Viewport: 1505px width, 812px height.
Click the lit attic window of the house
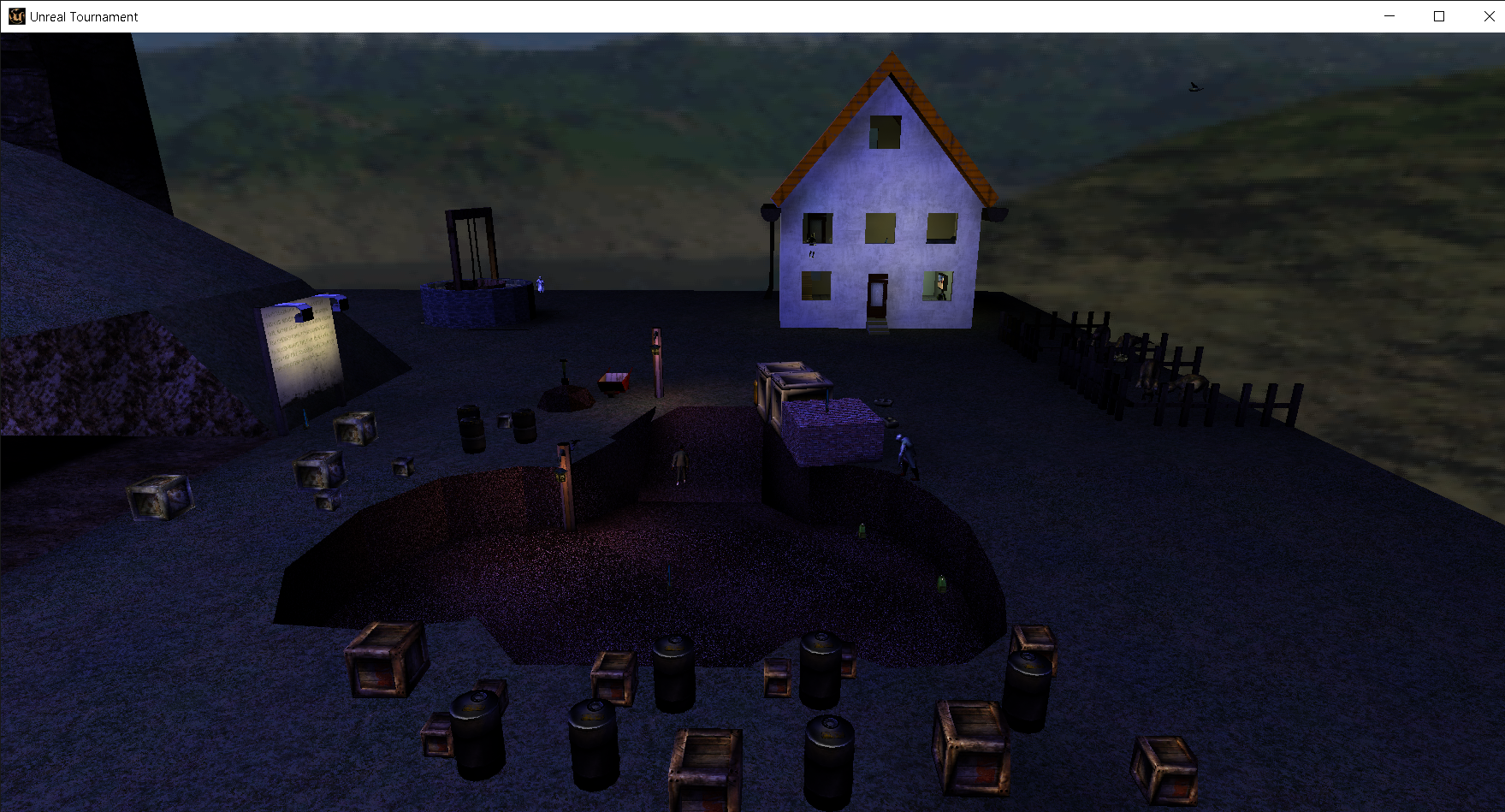point(886,133)
